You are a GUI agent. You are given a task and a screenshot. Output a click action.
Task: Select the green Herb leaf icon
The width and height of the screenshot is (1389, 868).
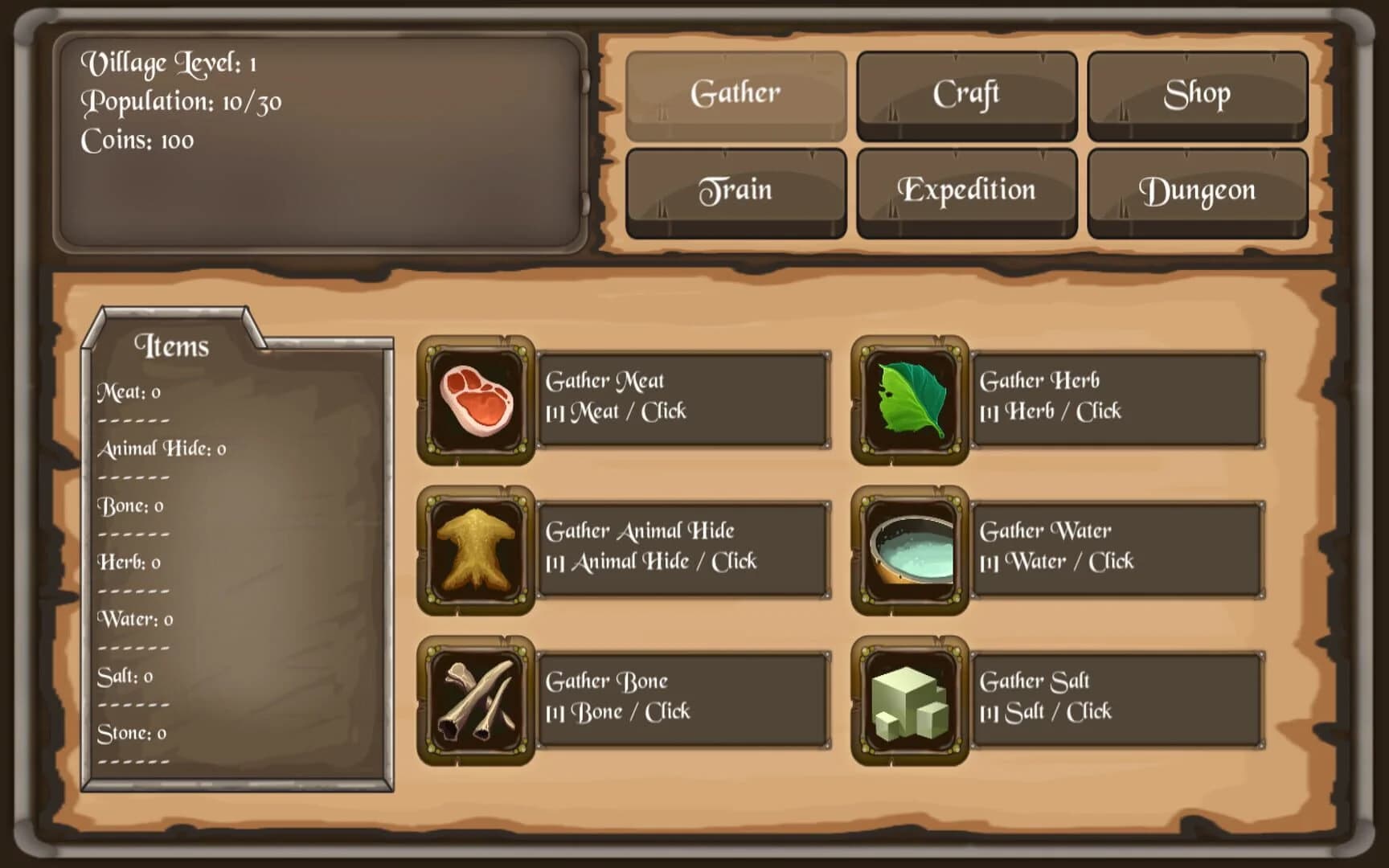909,399
